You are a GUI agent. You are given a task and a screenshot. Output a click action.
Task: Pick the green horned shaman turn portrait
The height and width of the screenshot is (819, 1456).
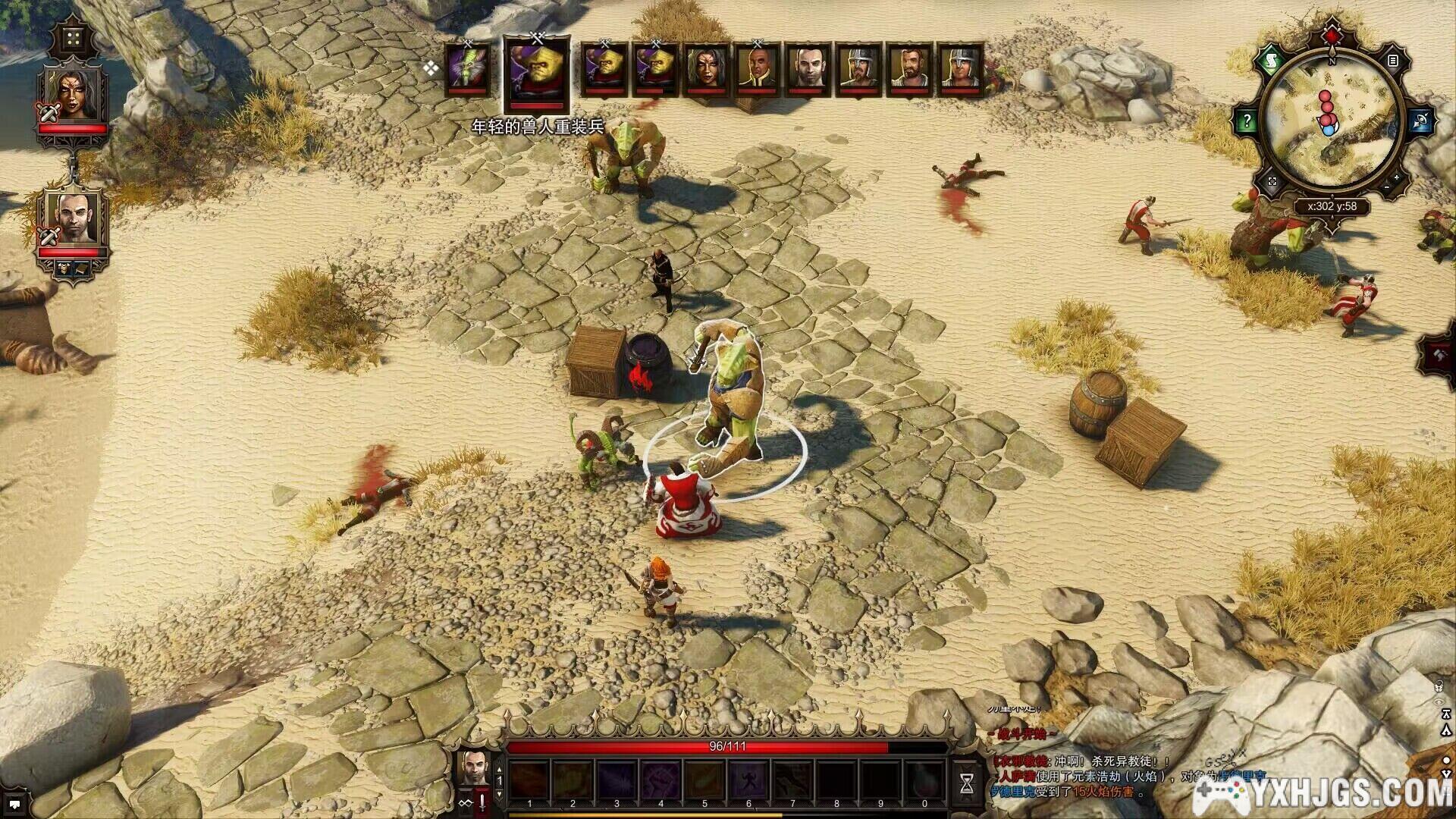coord(467,68)
